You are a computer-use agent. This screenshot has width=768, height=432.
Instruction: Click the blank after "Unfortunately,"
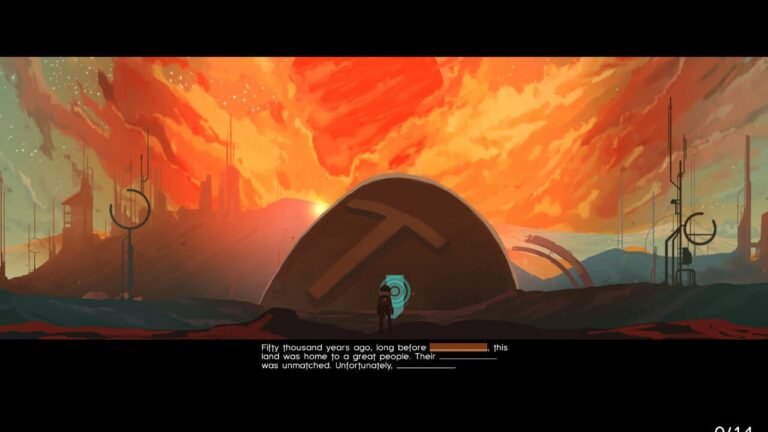click(x=426, y=366)
